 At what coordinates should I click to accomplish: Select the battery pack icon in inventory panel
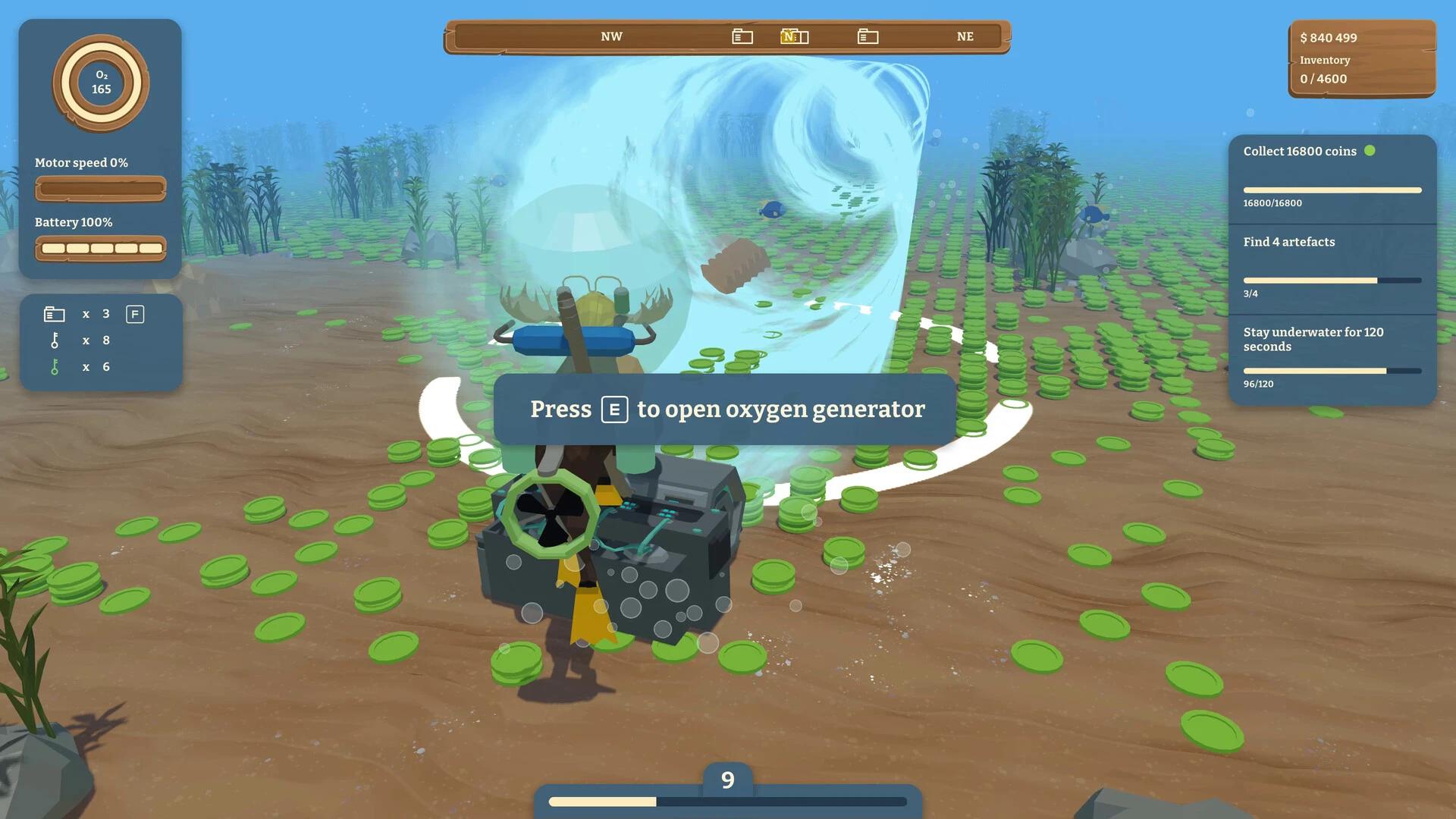pyautogui.click(x=54, y=313)
